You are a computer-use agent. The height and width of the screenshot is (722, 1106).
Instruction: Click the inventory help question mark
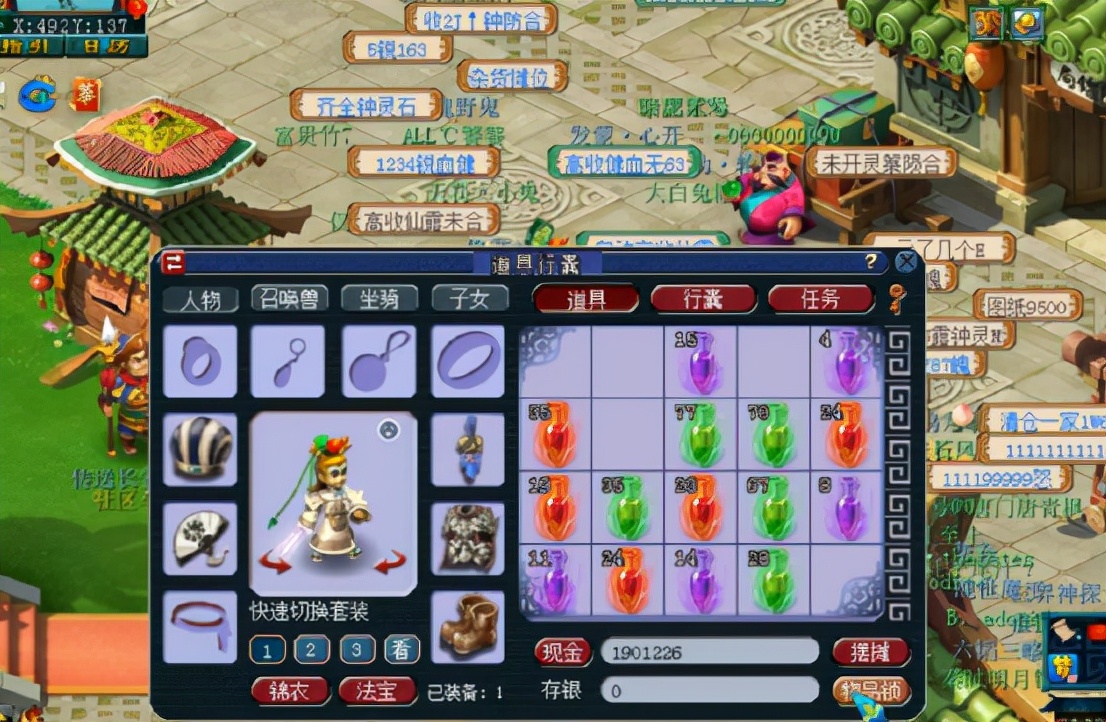[871, 262]
